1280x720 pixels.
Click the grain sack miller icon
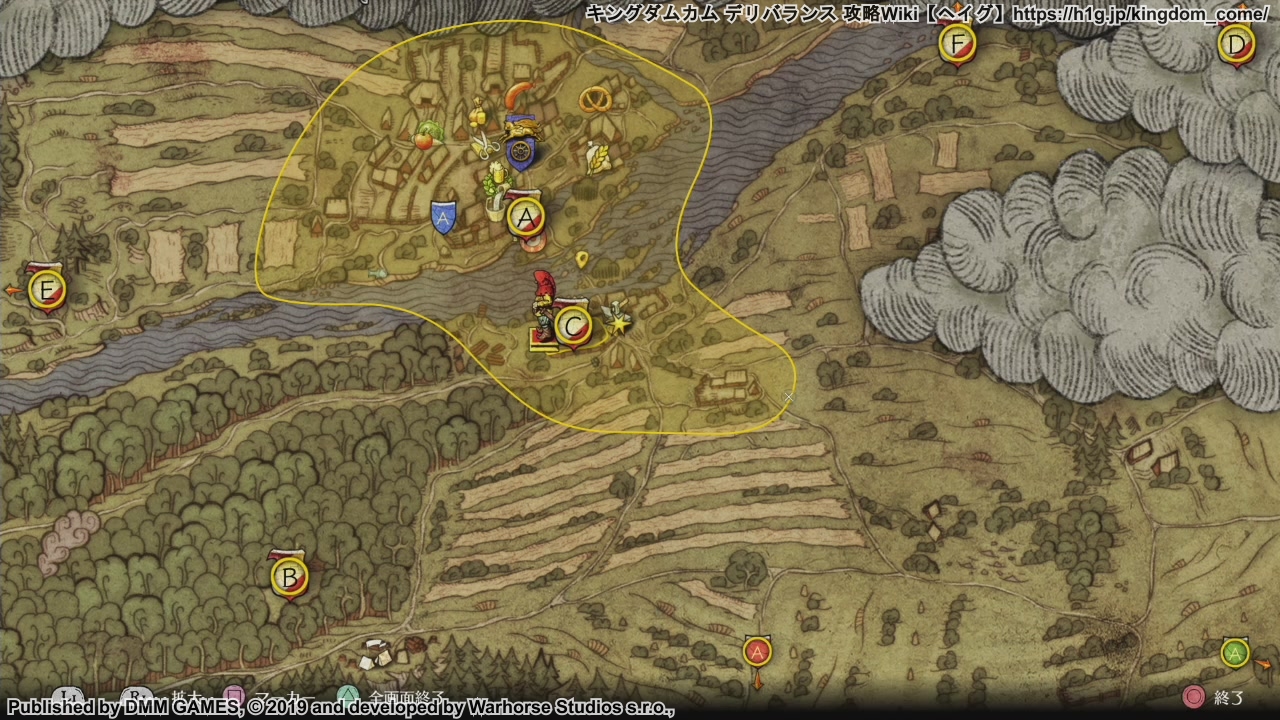599,159
